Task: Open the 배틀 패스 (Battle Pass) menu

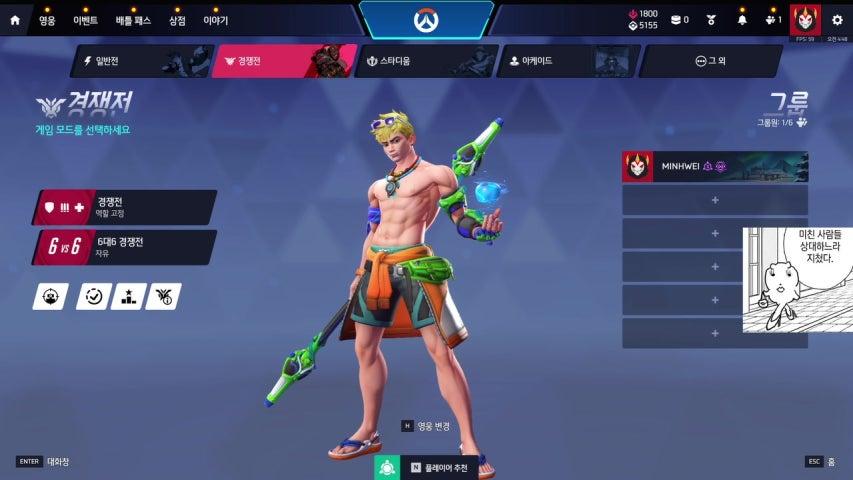Action: coord(132,20)
